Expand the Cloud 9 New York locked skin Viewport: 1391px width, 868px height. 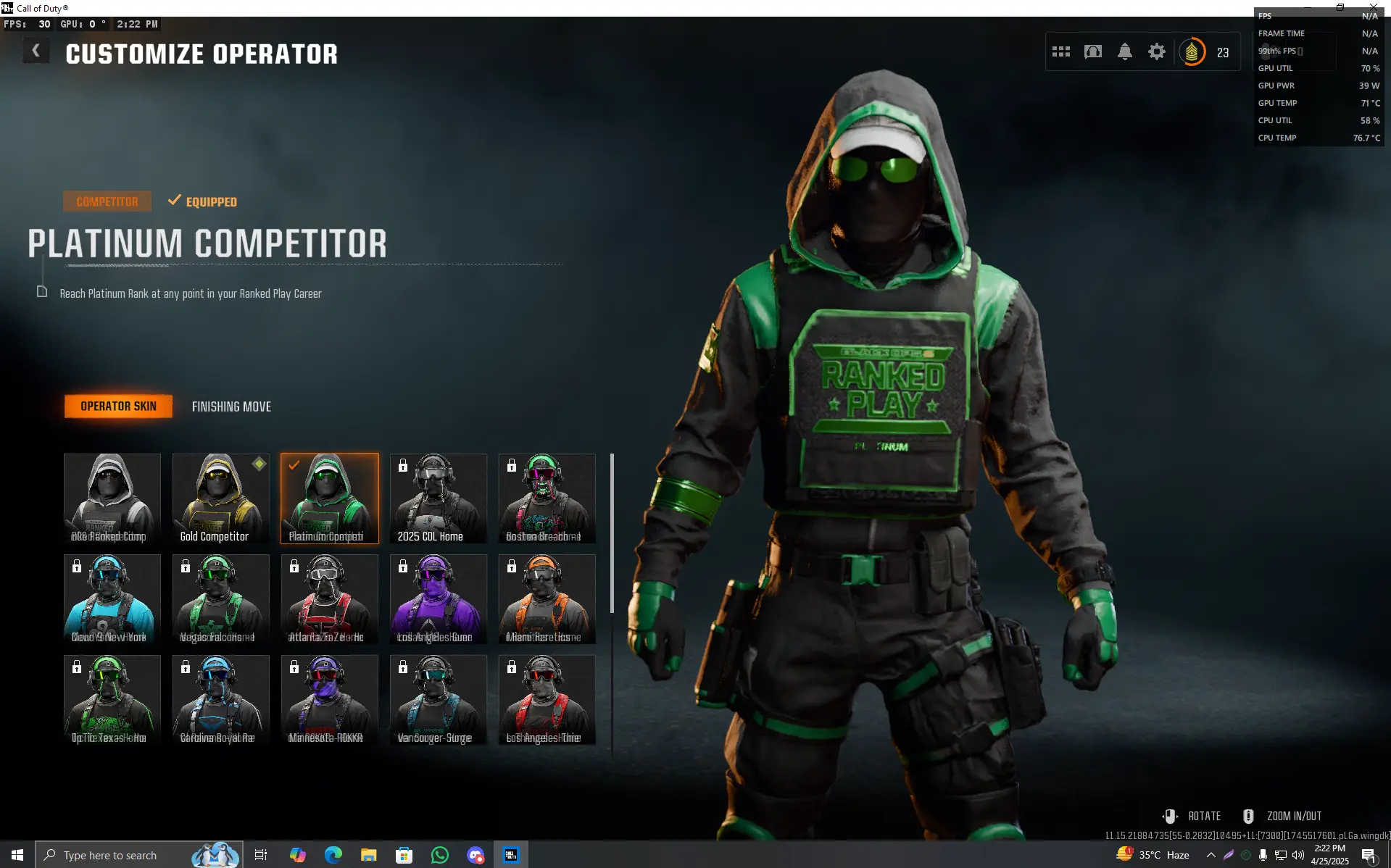click(112, 599)
